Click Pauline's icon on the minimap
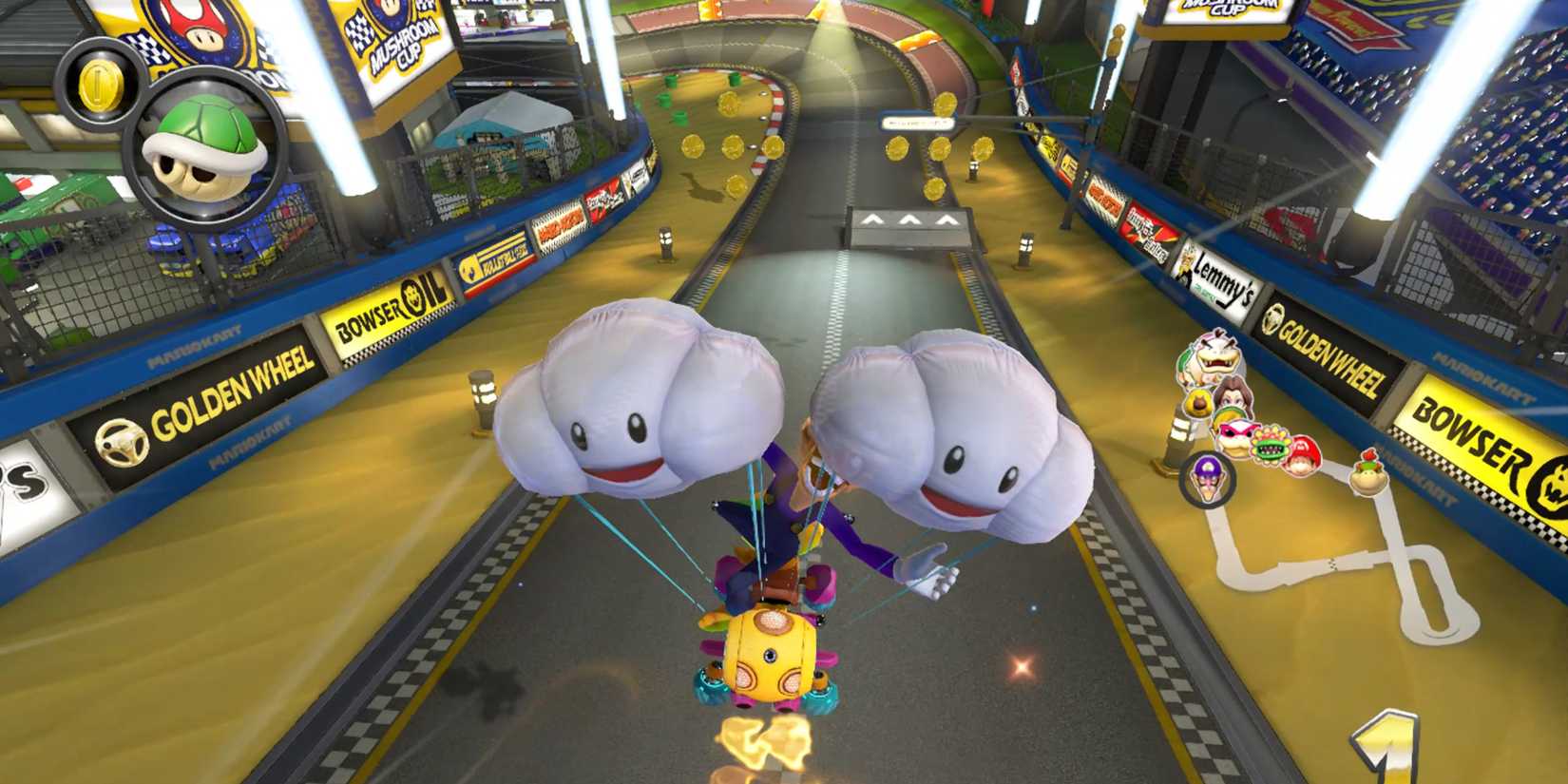This screenshot has width=1568, height=784. click(1231, 394)
